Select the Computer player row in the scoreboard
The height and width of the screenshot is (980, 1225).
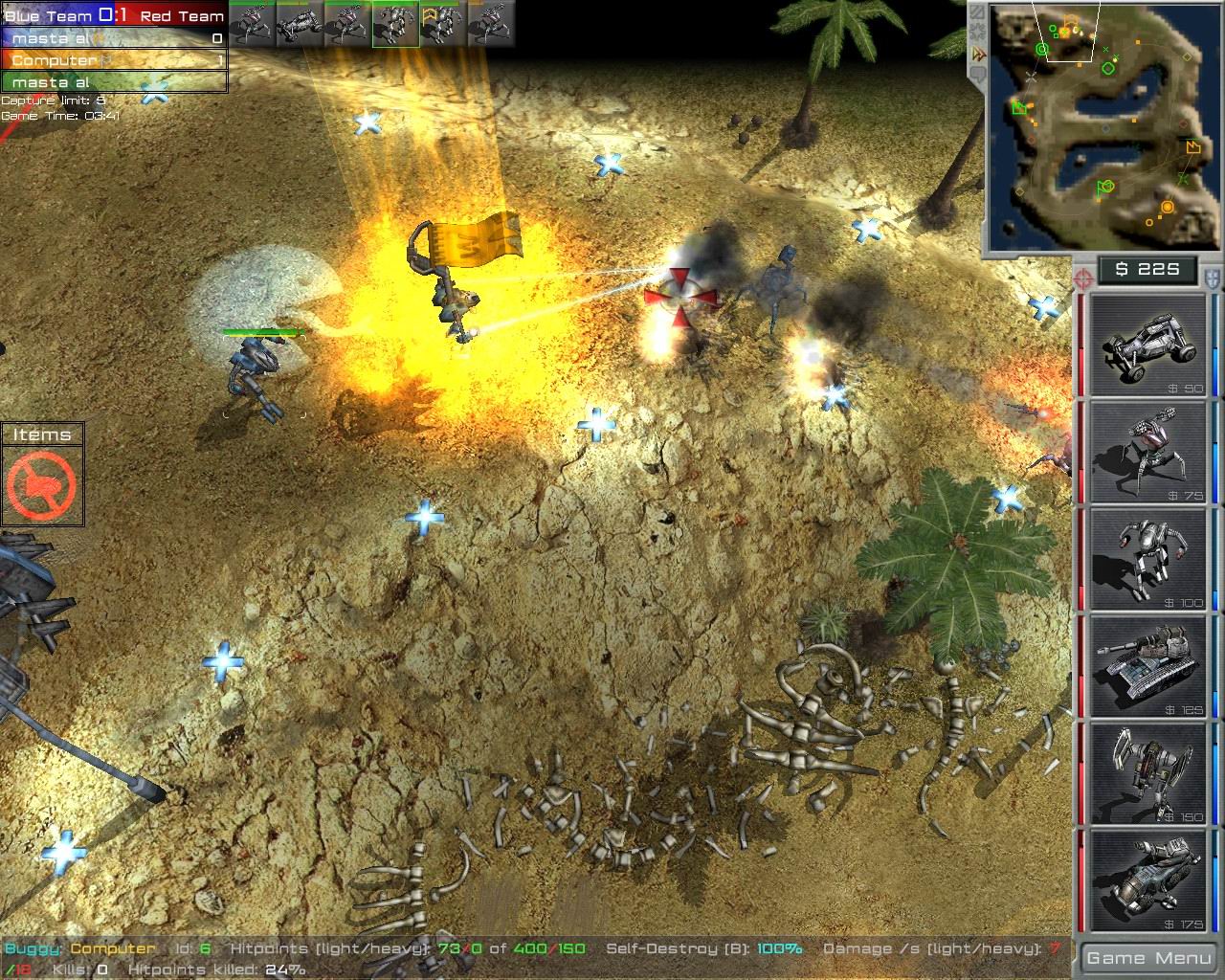click(x=53, y=59)
